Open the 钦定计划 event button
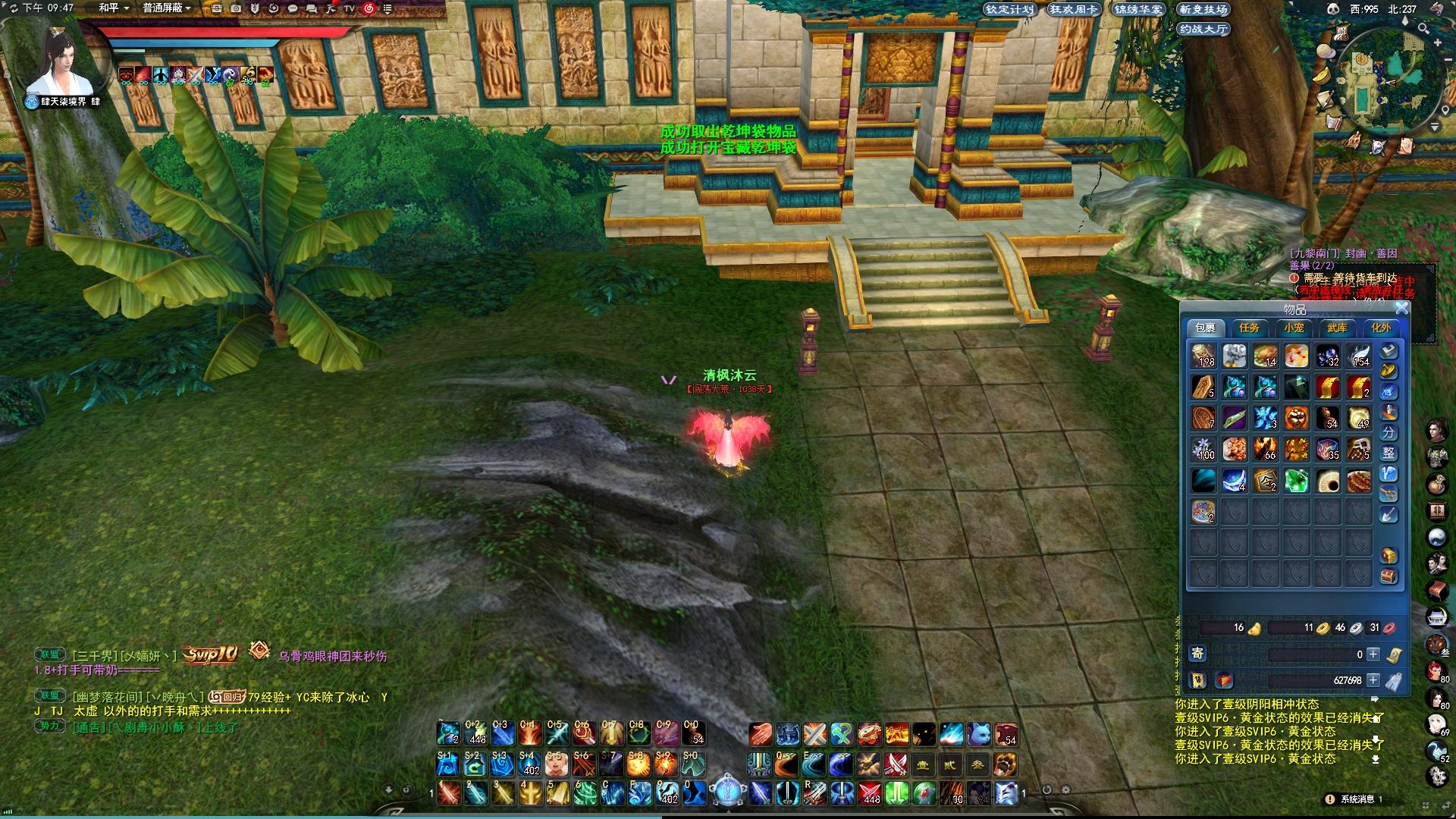 point(1009,9)
